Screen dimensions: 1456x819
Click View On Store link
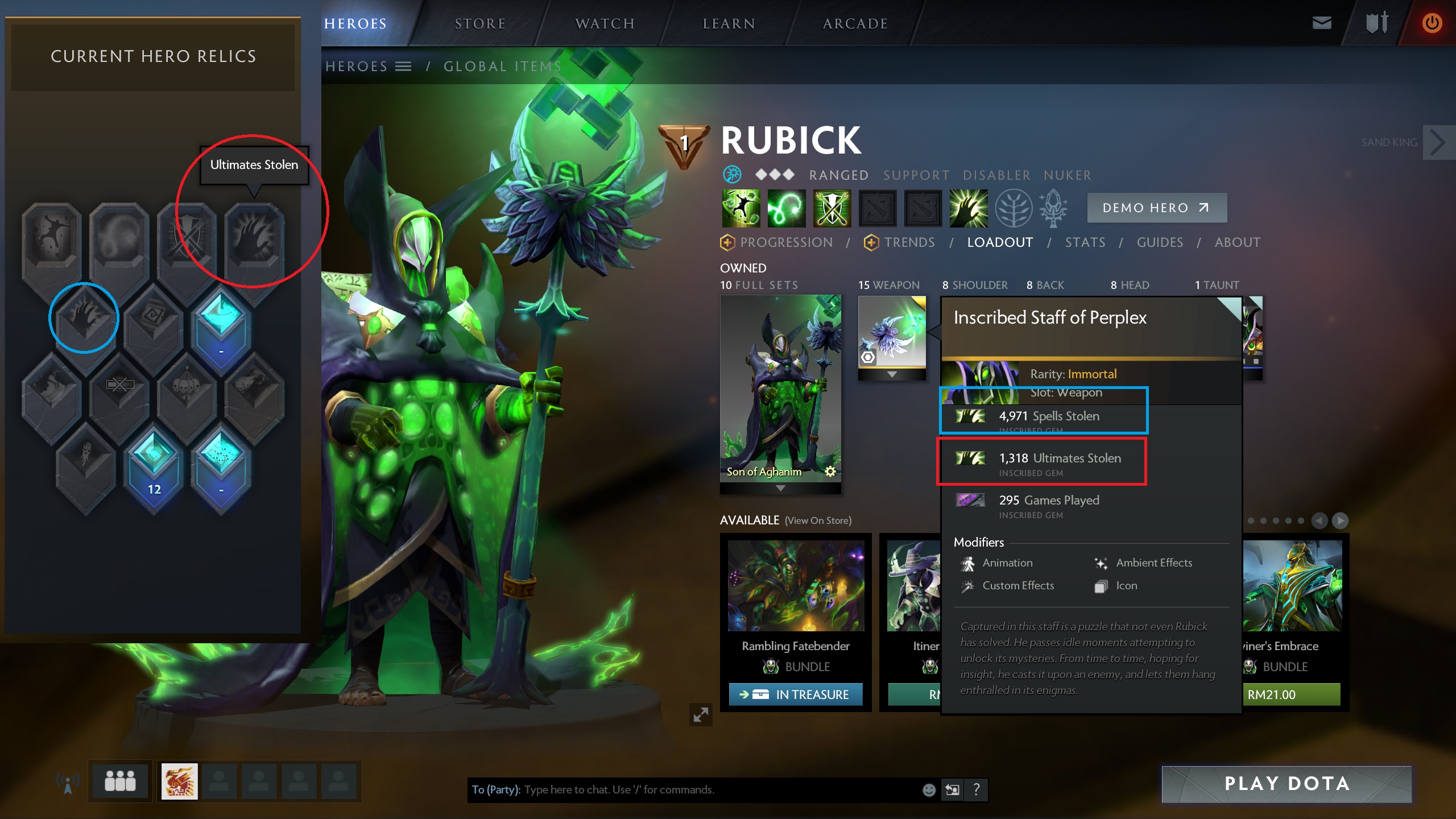coord(818,521)
